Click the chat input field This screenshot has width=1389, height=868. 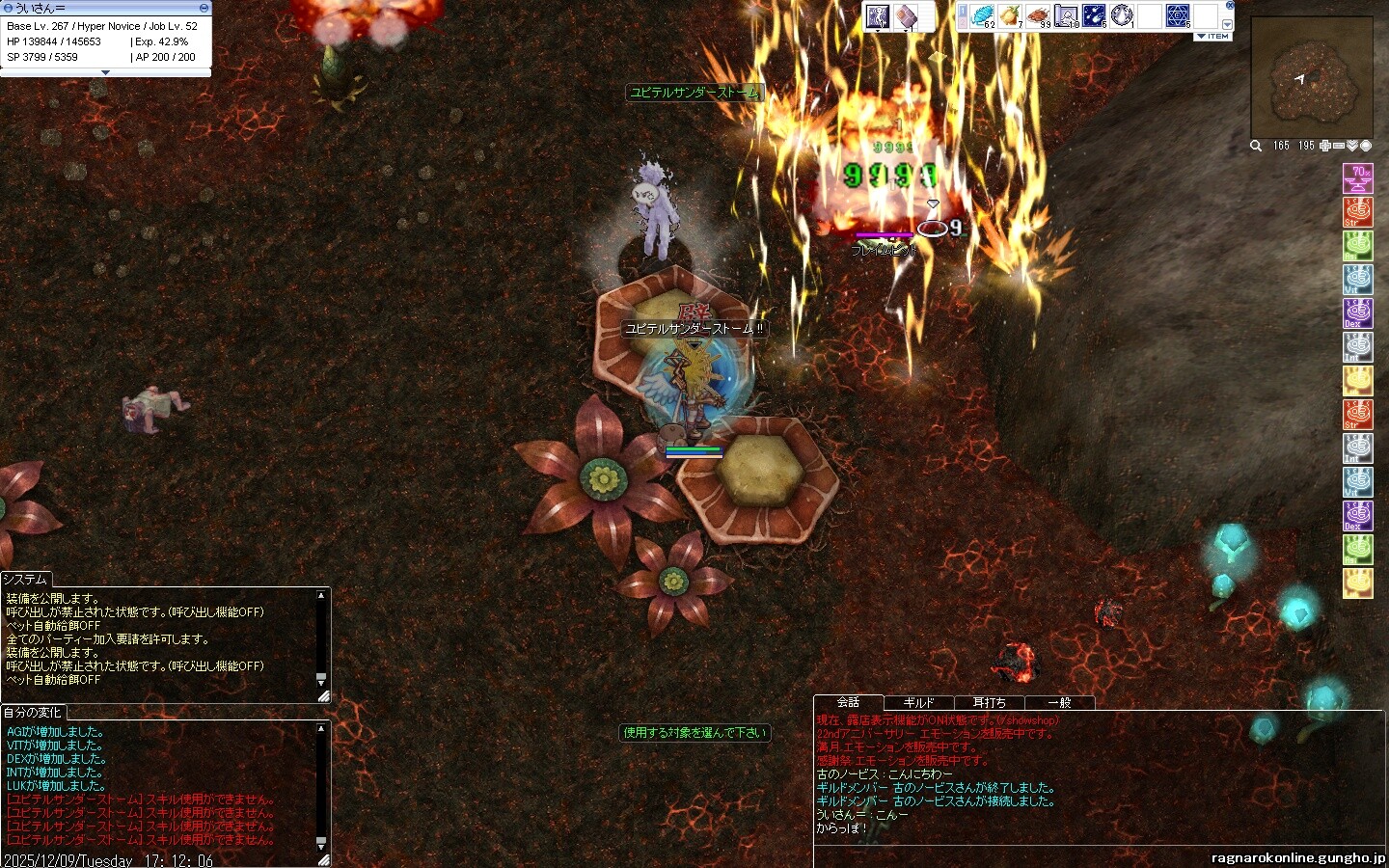[1003, 855]
